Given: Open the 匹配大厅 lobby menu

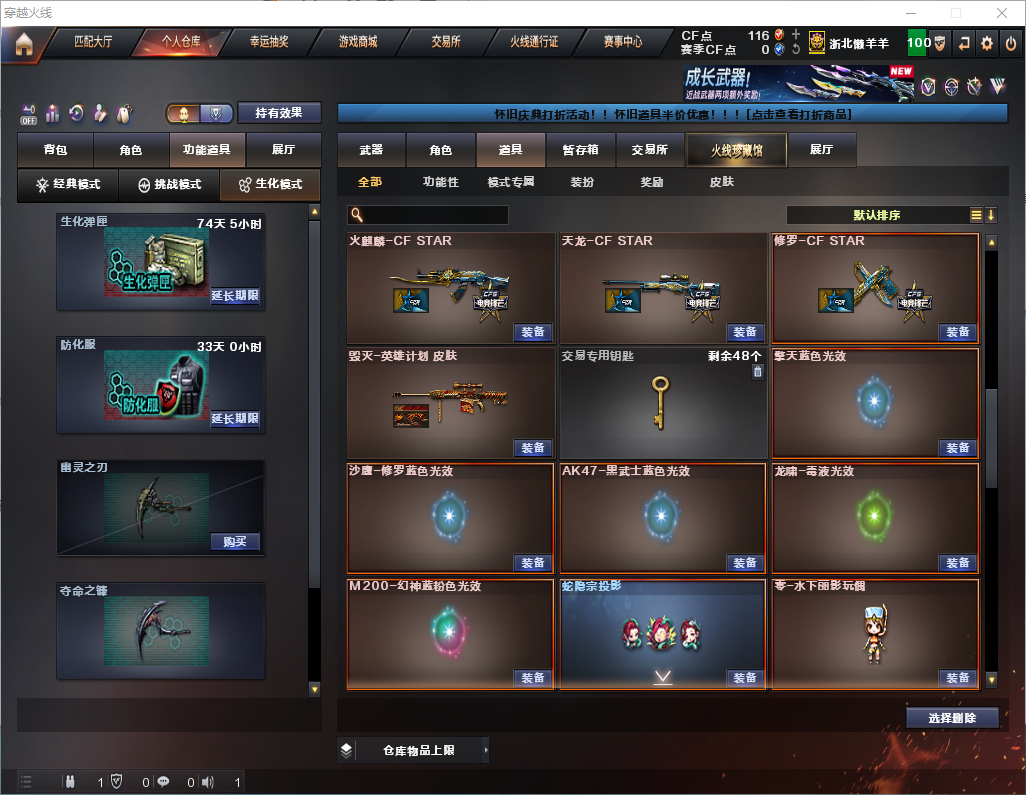Looking at the screenshot, I should pyautogui.click(x=93, y=42).
